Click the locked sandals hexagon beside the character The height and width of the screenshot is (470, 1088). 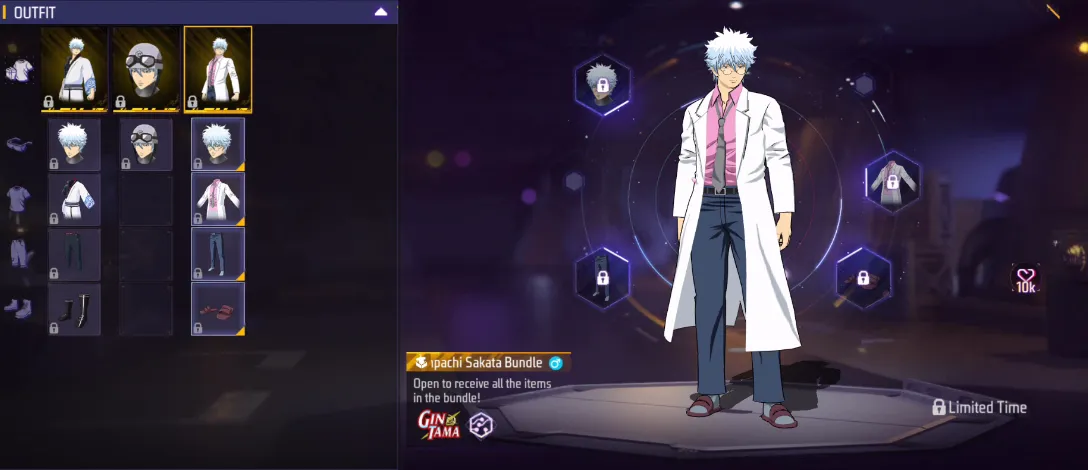point(864,279)
